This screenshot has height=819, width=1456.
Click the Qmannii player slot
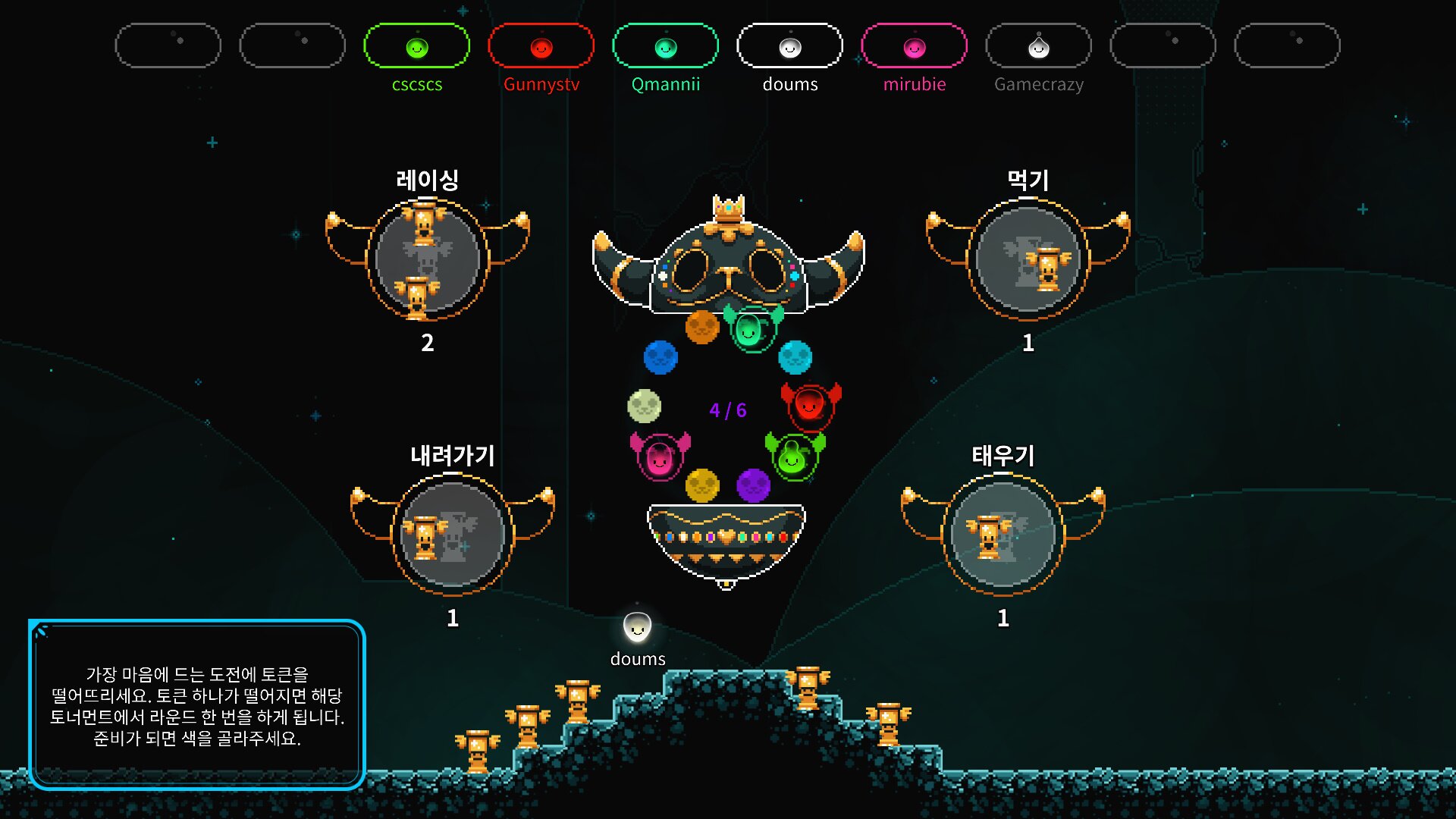pos(665,46)
